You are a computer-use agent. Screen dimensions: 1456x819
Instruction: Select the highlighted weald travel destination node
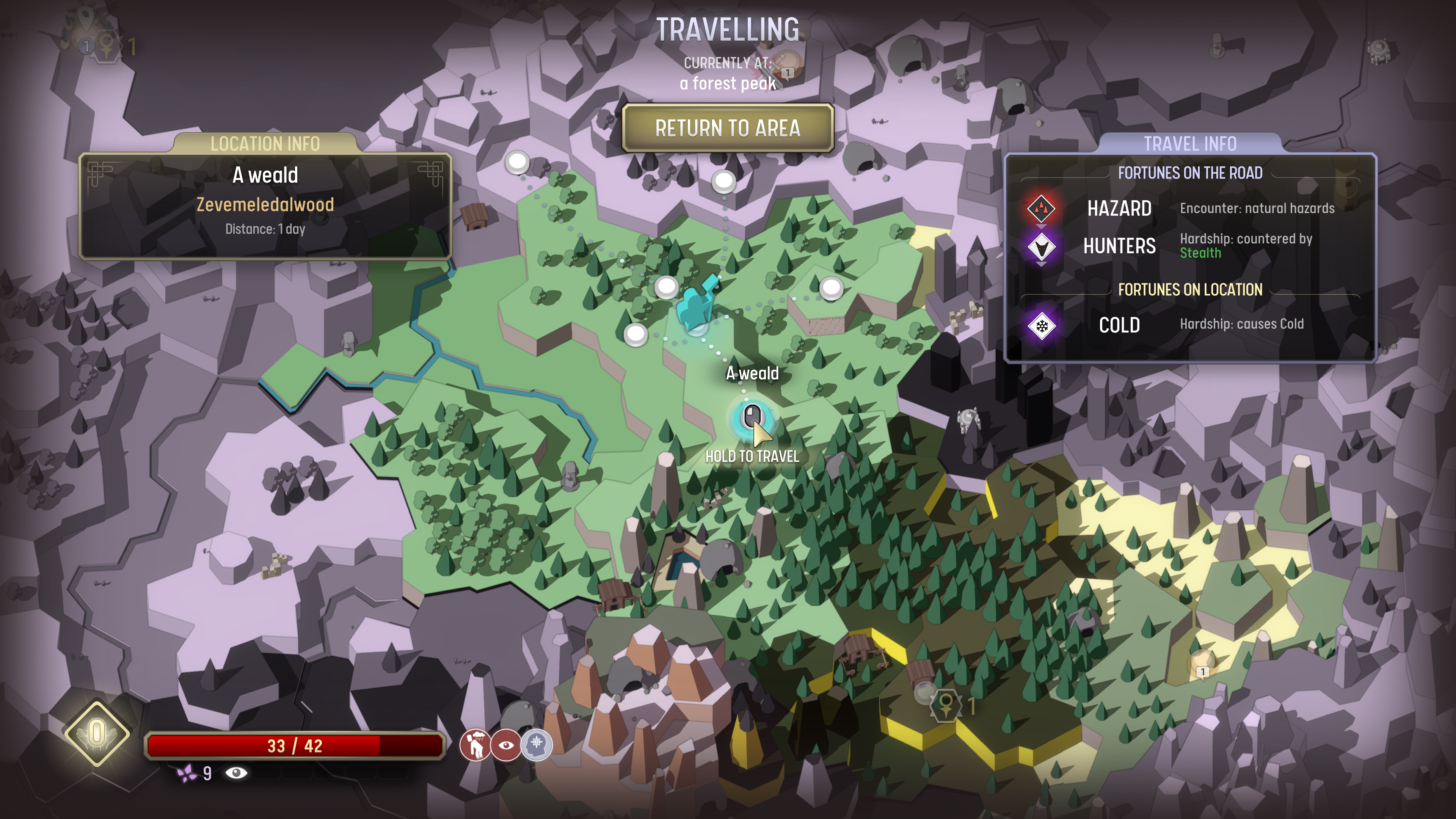(752, 418)
